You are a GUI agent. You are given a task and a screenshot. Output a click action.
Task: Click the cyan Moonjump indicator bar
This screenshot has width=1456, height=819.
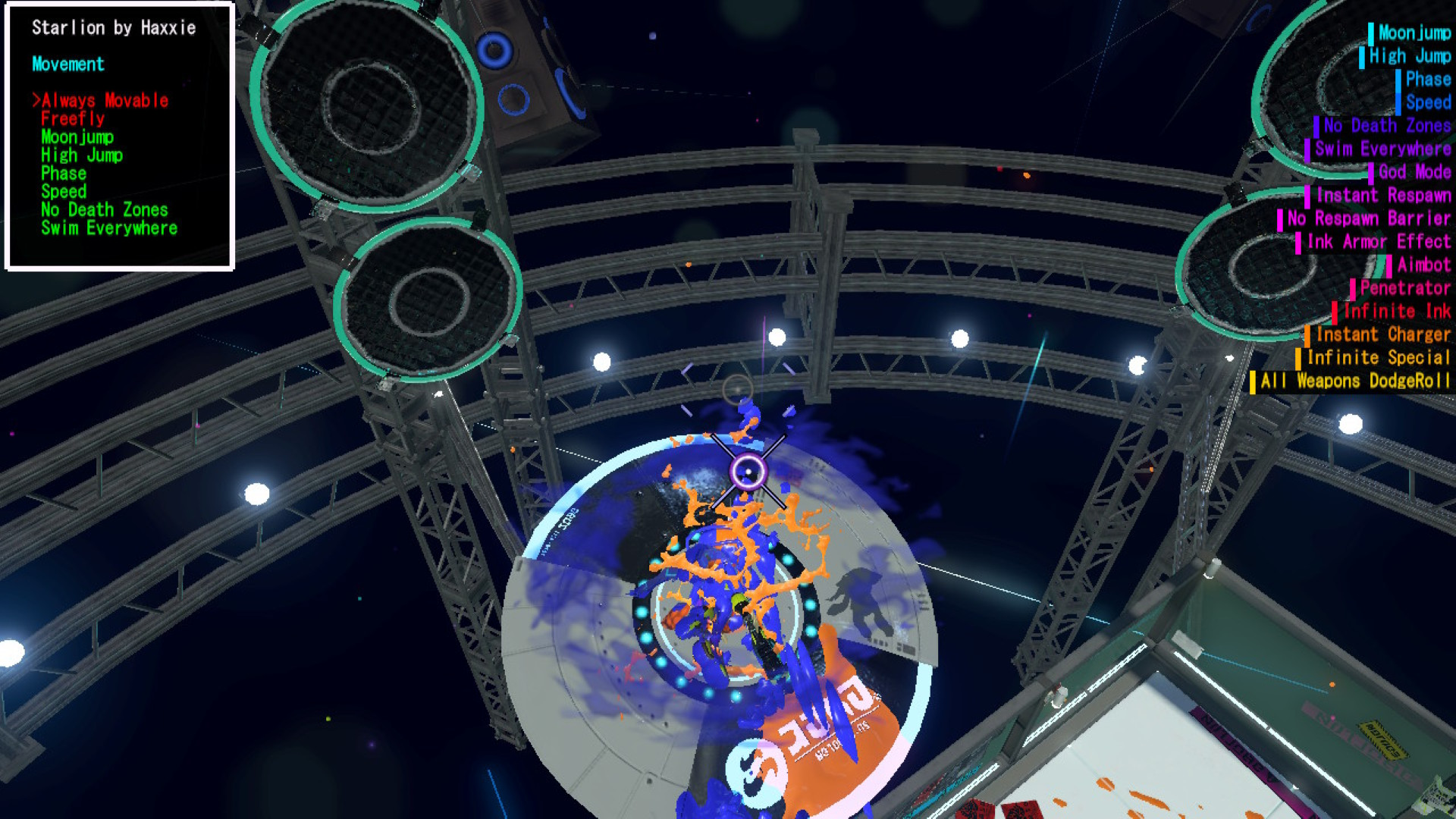(1373, 33)
